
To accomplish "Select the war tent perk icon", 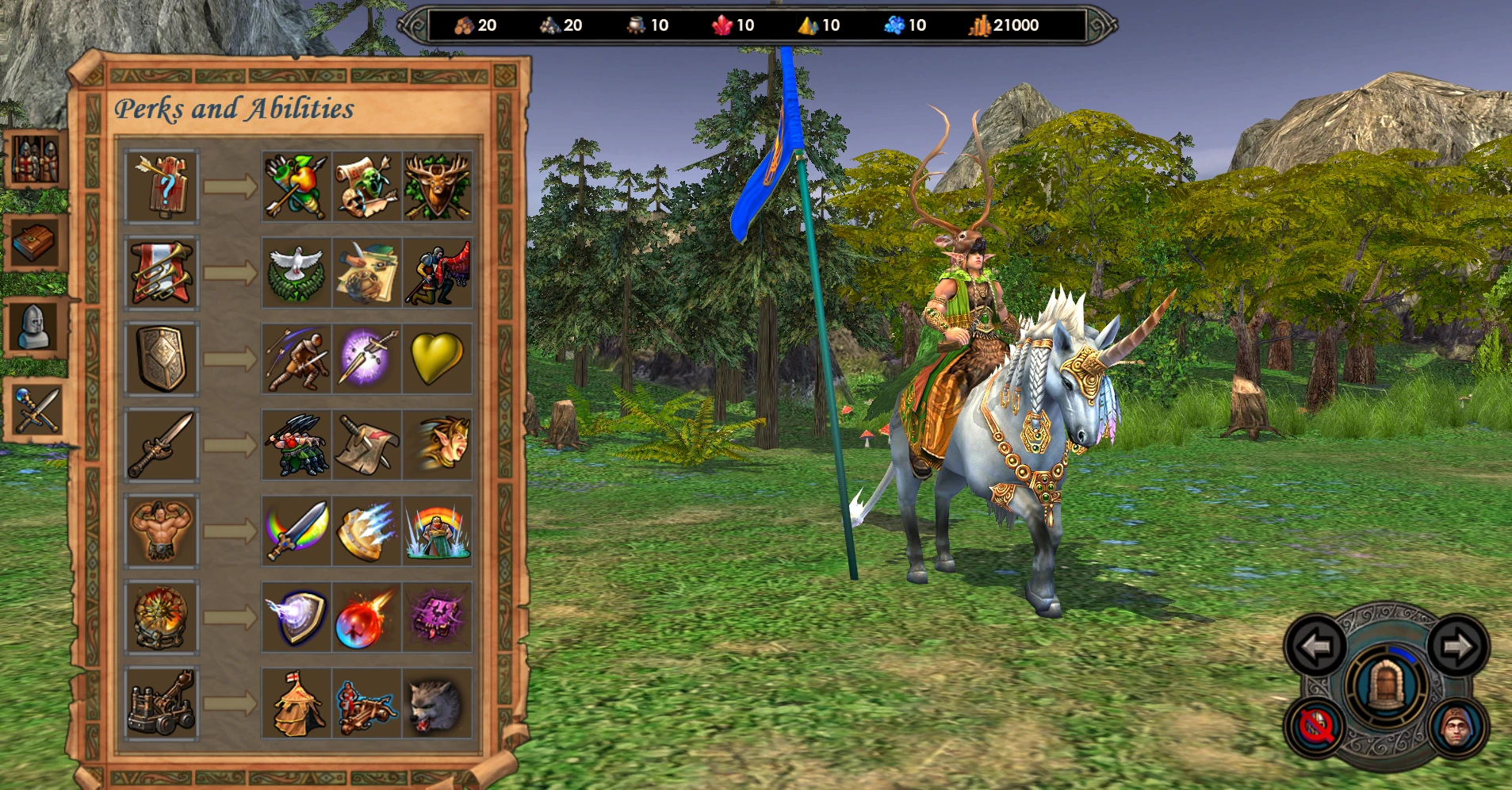I will click(x=296, y=704).
